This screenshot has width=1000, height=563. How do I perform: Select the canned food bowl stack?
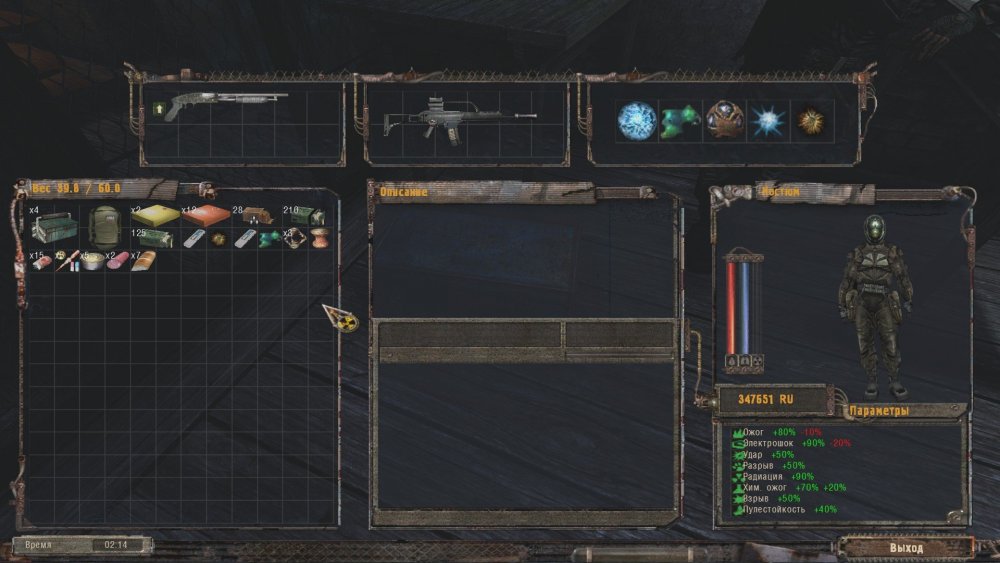tap(92, 261)
